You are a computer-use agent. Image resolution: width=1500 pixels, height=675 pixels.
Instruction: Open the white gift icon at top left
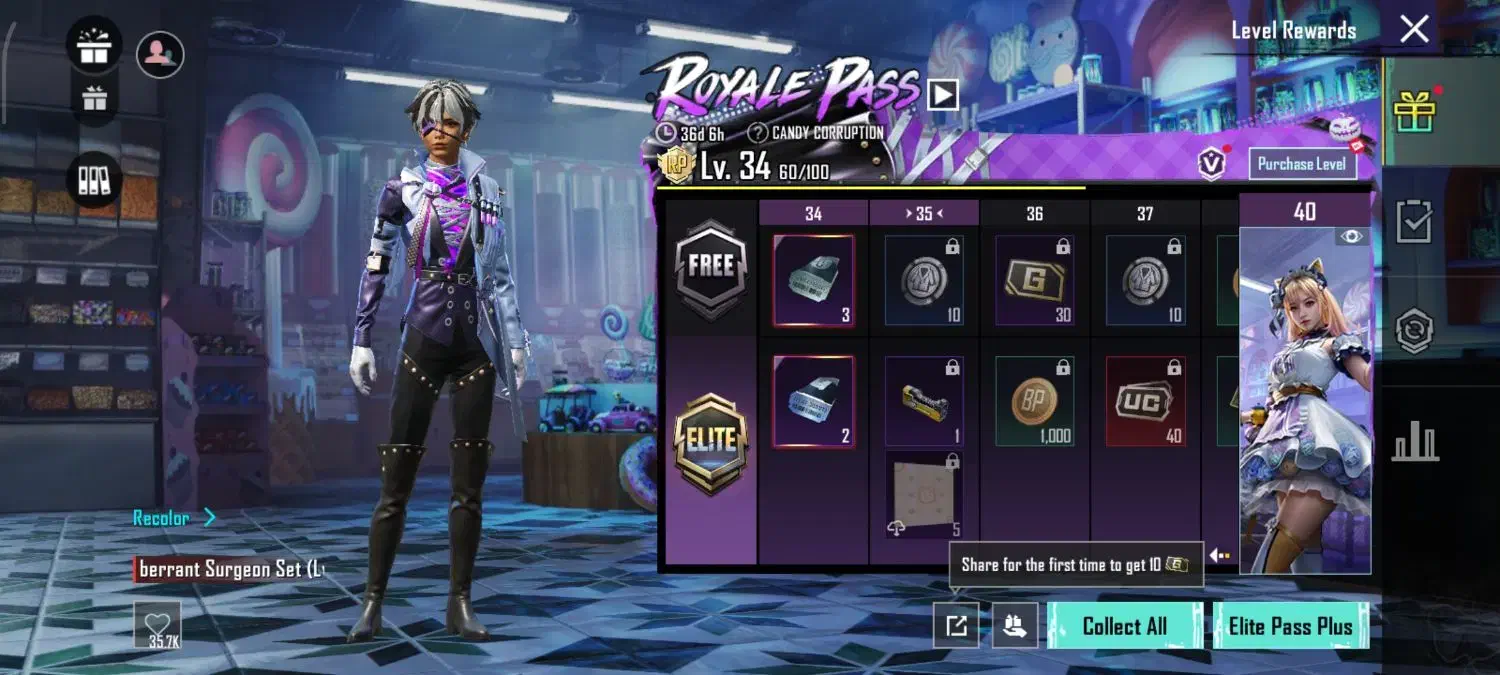point(94,47)
